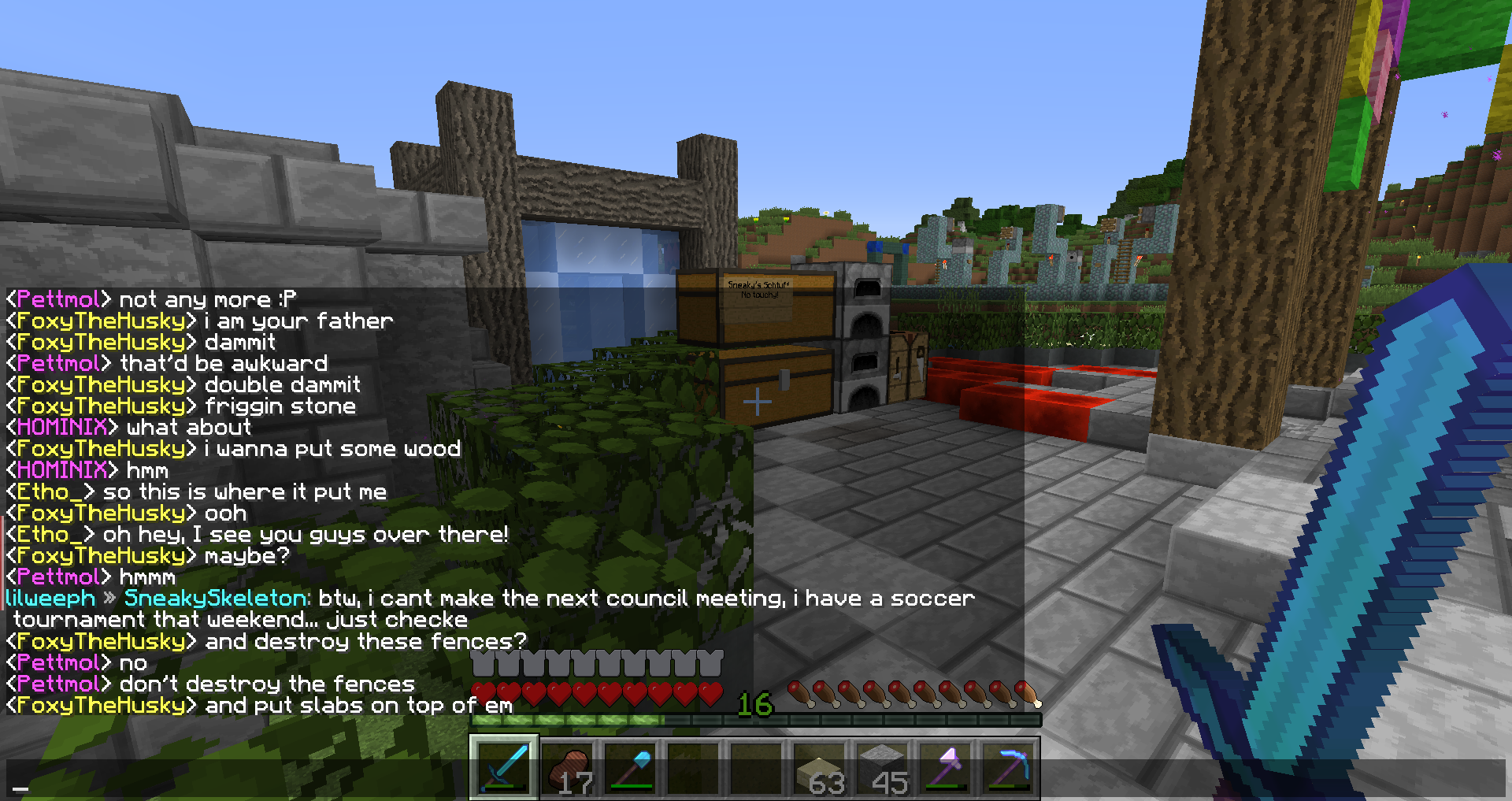Switch to the enchanted axe slot
The width and height of the screenshot is (1512, 801).
click(945, 767)
